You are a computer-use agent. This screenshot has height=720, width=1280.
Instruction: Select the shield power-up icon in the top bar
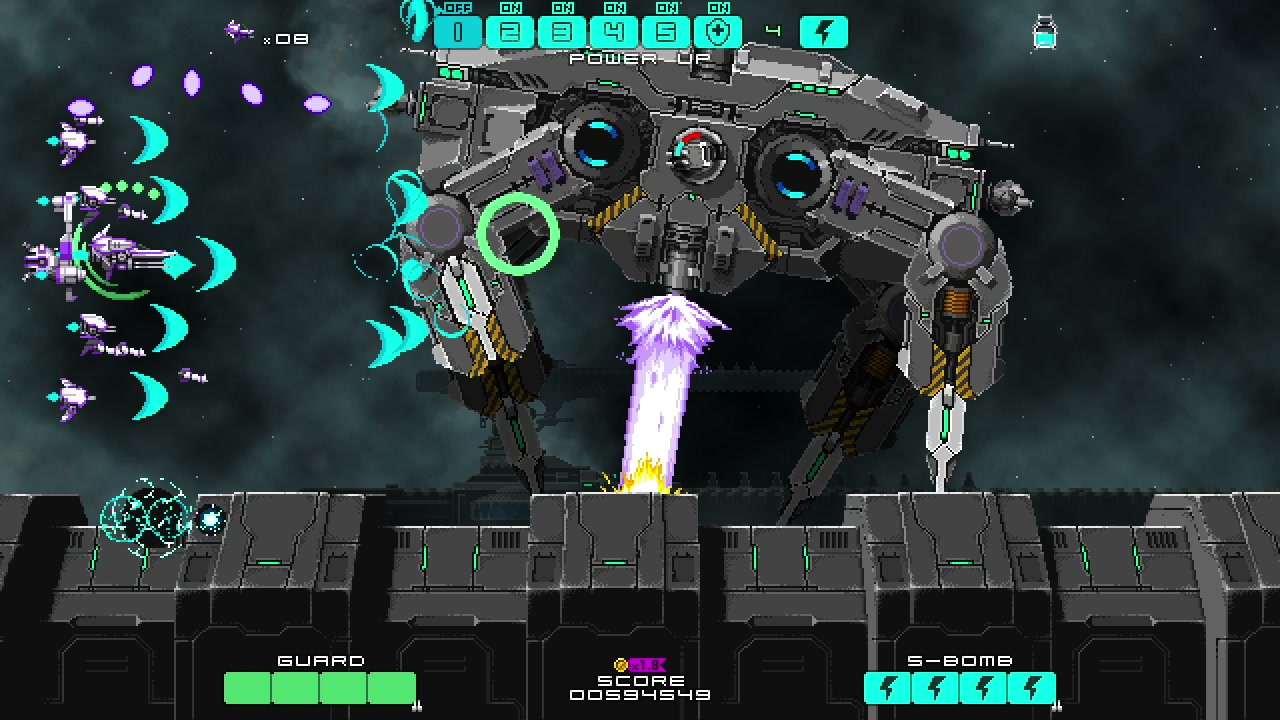point(717,31)
